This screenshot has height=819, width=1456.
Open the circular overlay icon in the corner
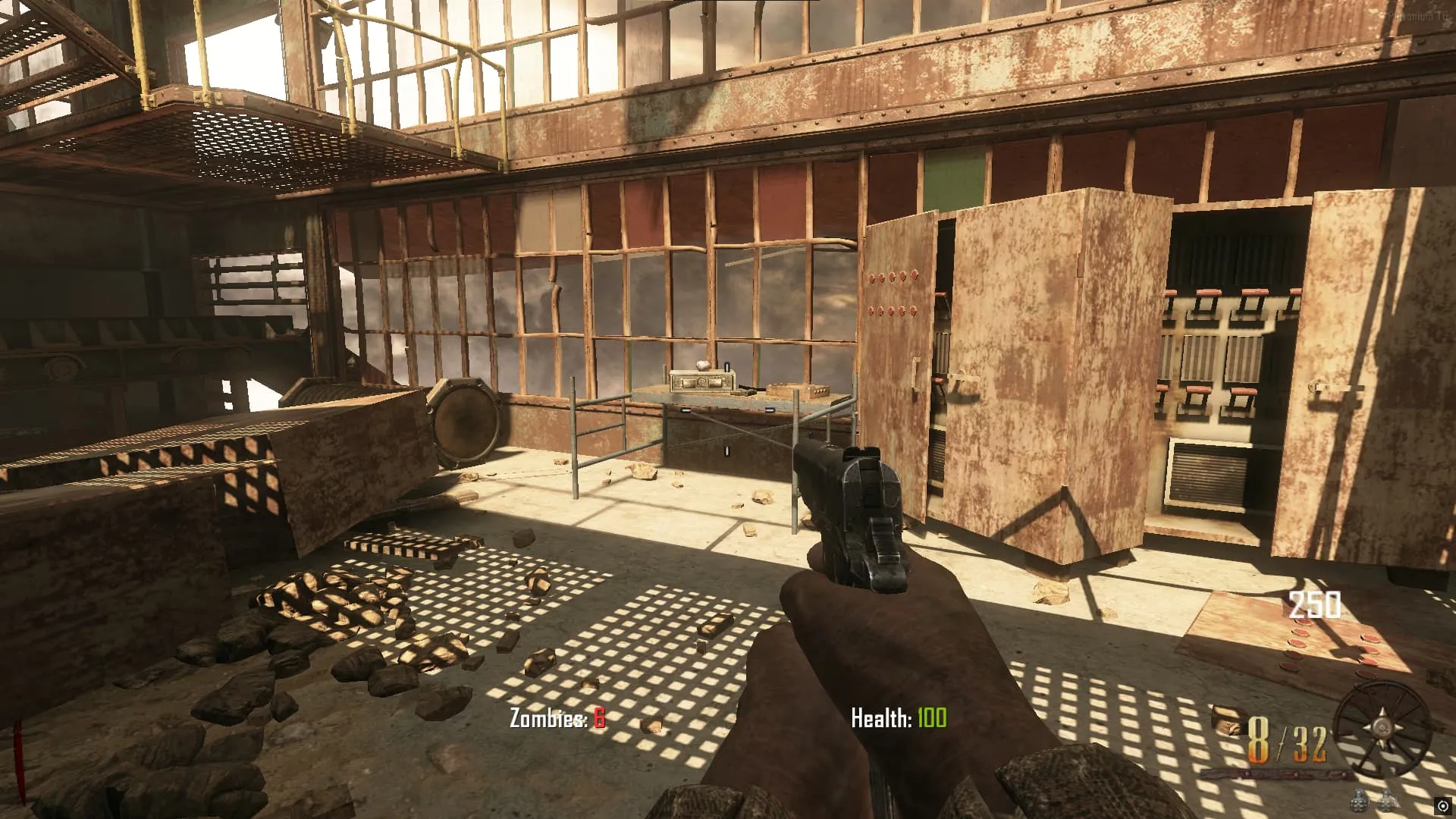(1442, 805)
